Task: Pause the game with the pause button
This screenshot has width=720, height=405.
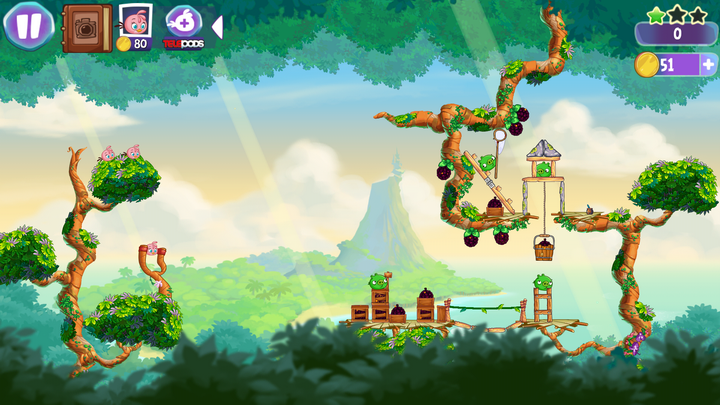Action: click(x=28, y=25)
